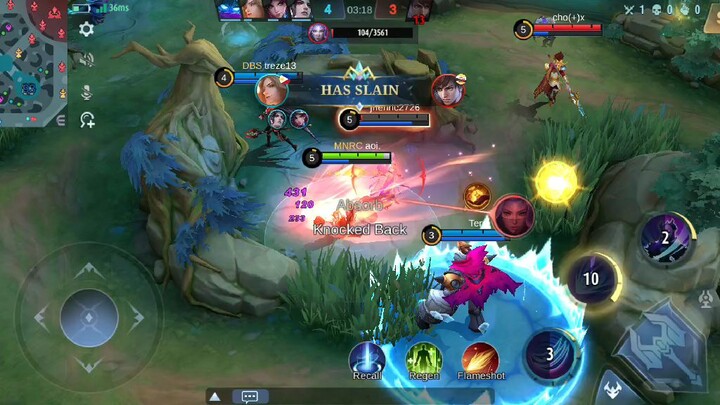Activate the Regen spell
Image resolution: width=720 pixels, height=405 pixels.
click(x=424, y=358)
